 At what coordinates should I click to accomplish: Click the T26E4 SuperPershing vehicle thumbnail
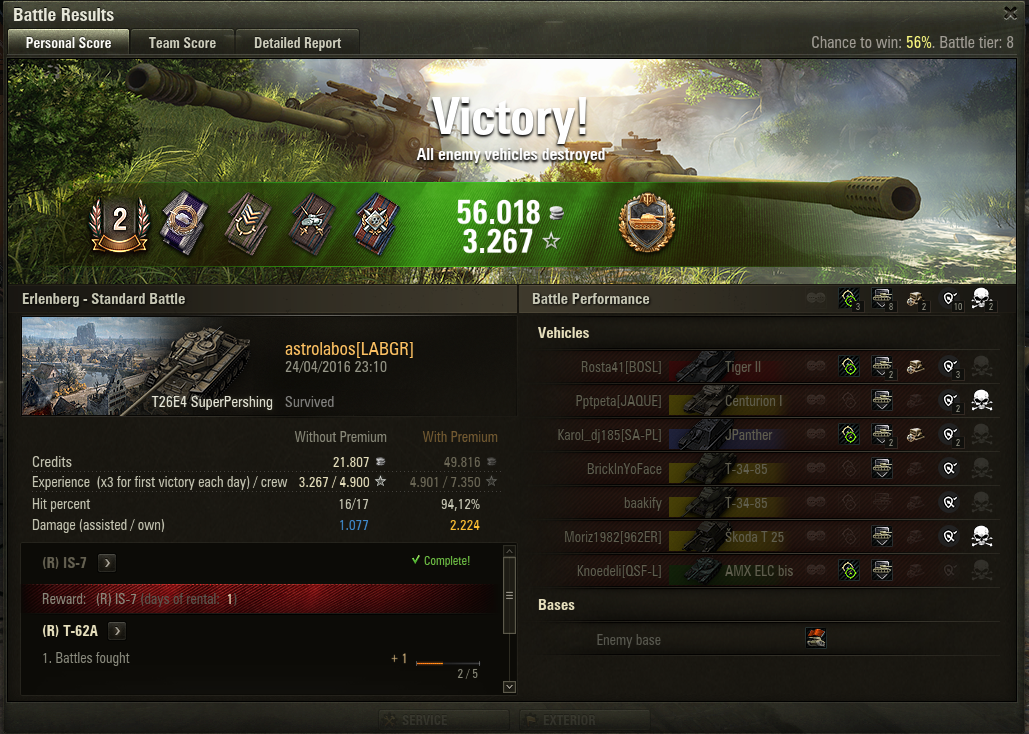click(148, 366)
